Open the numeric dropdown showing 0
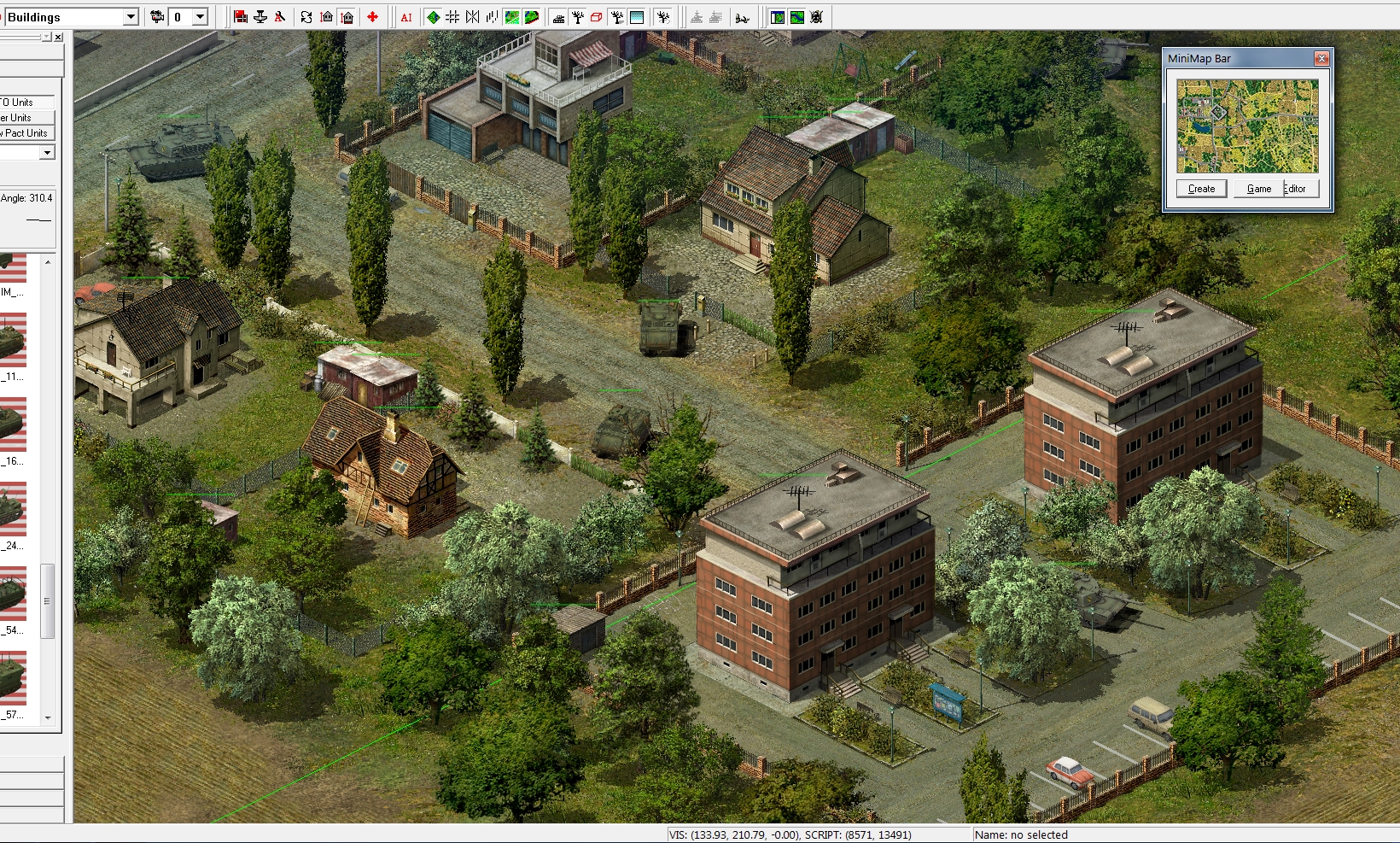1400x843 pixels. tap(200, 17)
